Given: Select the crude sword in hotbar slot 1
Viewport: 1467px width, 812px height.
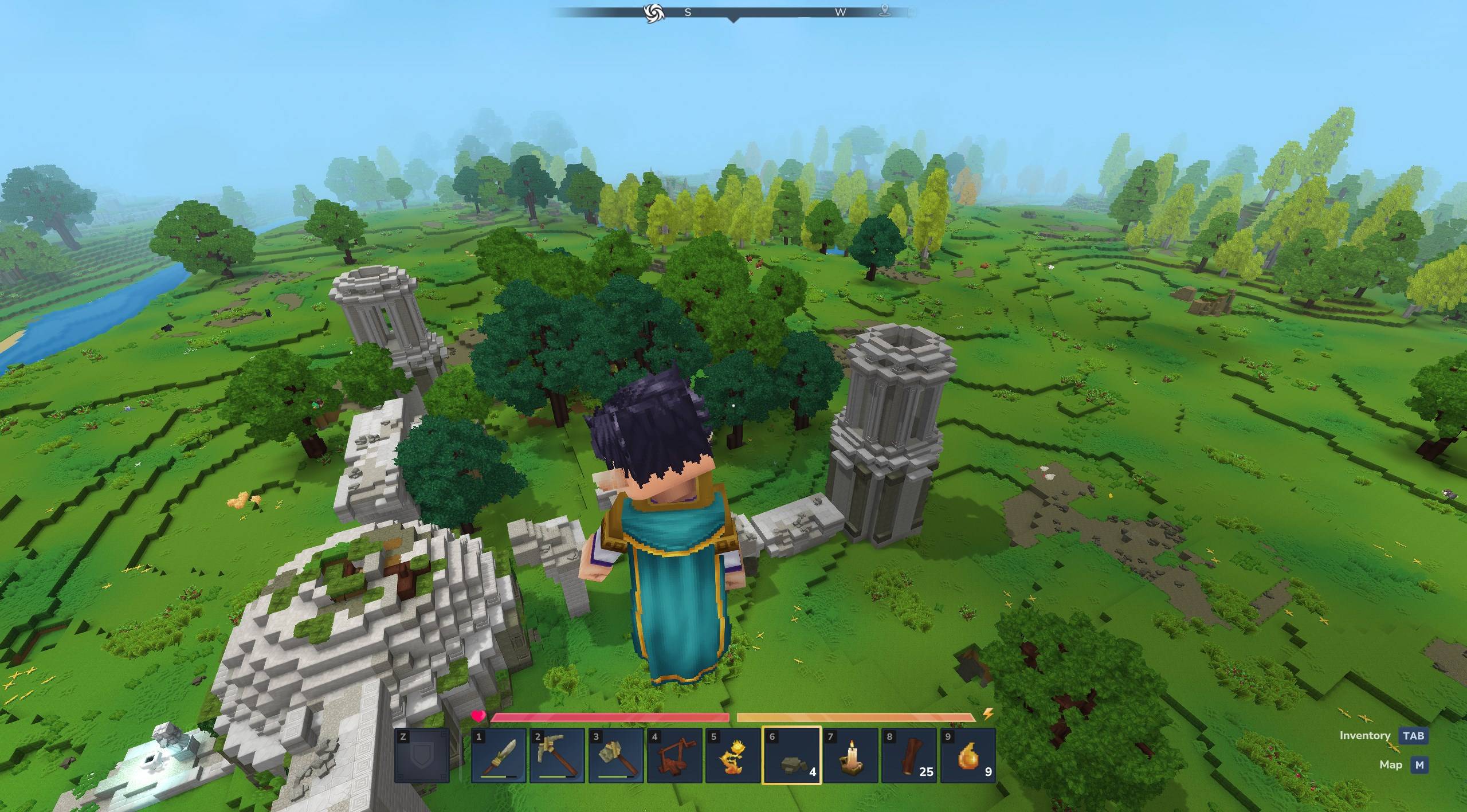Looking at the screenshot, I should (x=499, y=755).
